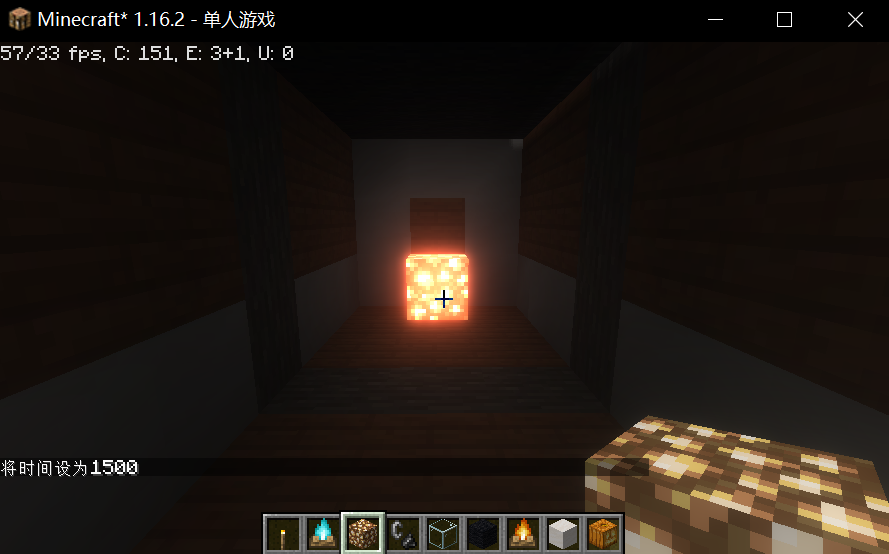The image size is (889, 554).
Task: Pick the carved pumpkin hotbar slot
Action: pos(603,533)
